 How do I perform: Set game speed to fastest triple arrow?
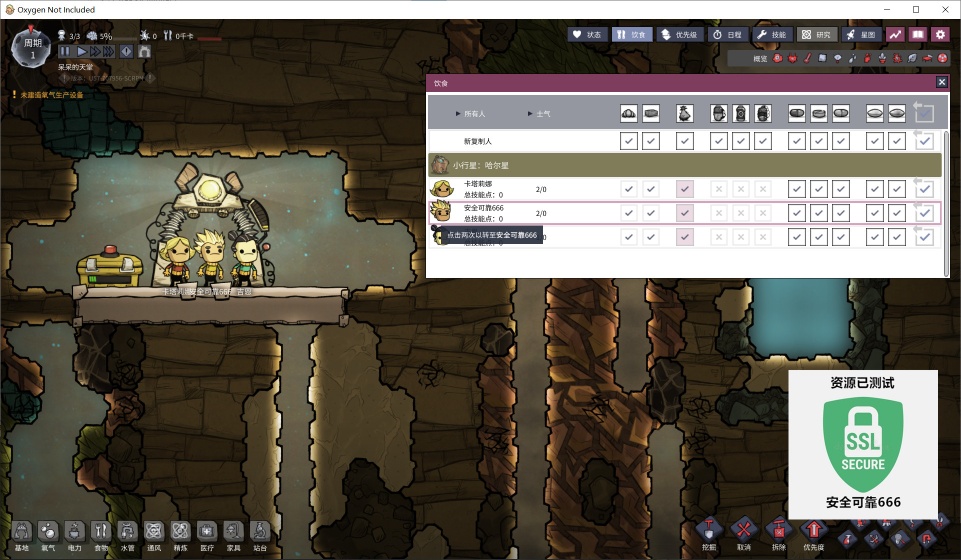pyautogui.click(x=106, y=51)
